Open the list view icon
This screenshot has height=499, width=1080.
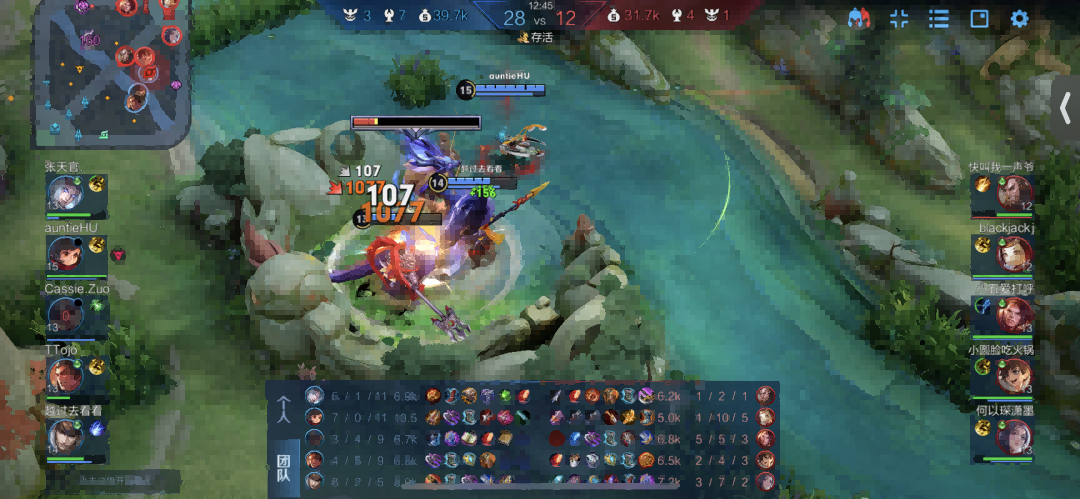pyautogui.click(x=938, y=19)
